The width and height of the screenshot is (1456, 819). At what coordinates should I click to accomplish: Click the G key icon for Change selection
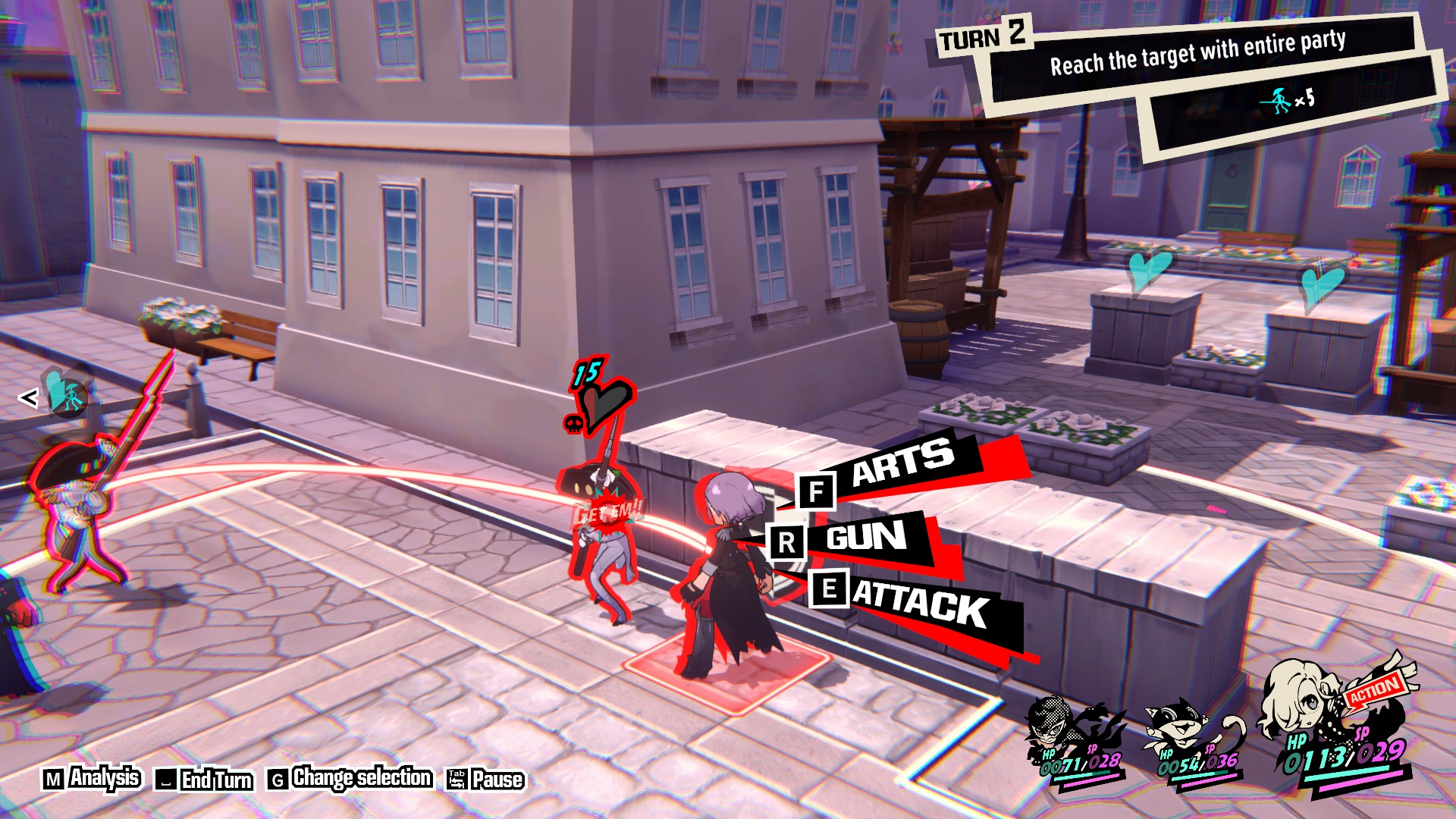[x=278, y=778]
